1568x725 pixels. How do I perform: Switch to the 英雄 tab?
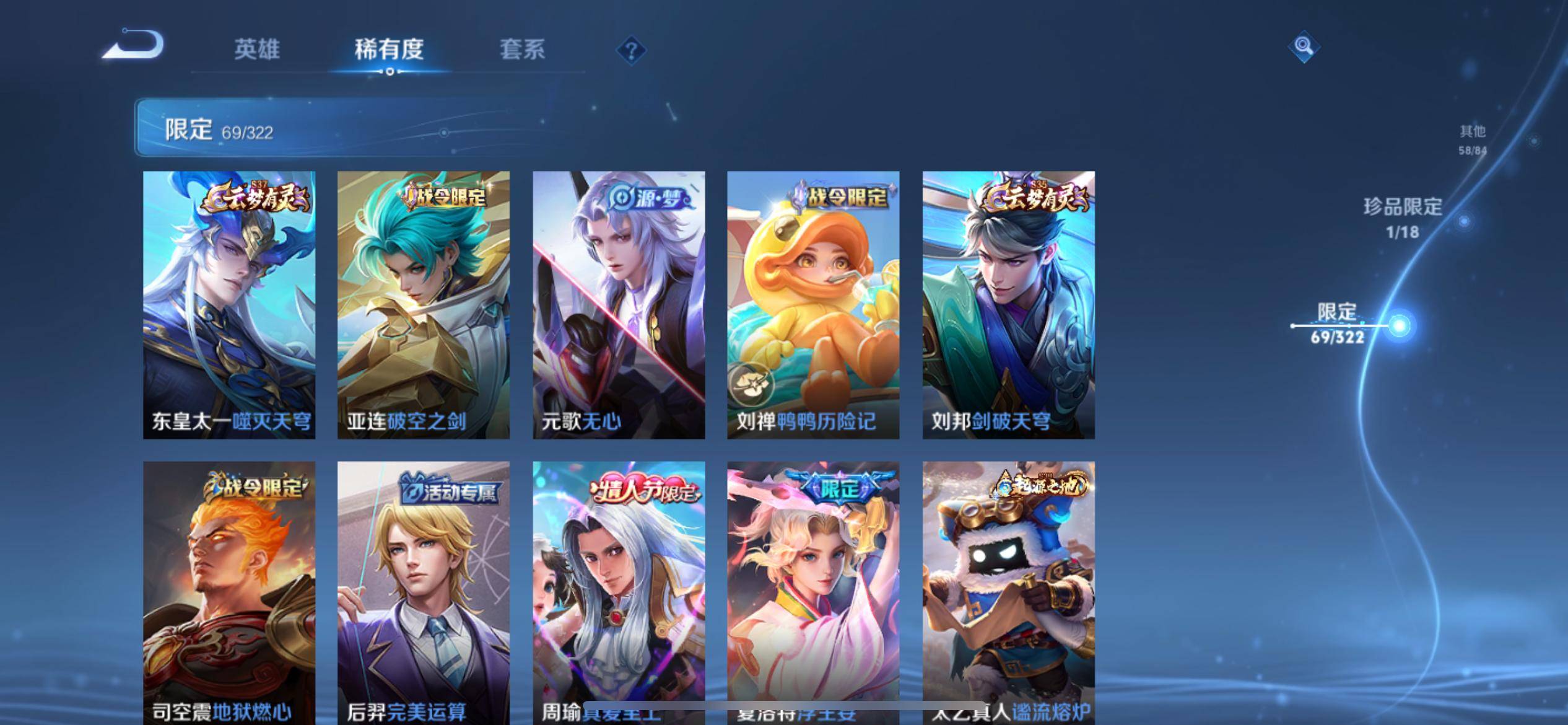[257, 50]
